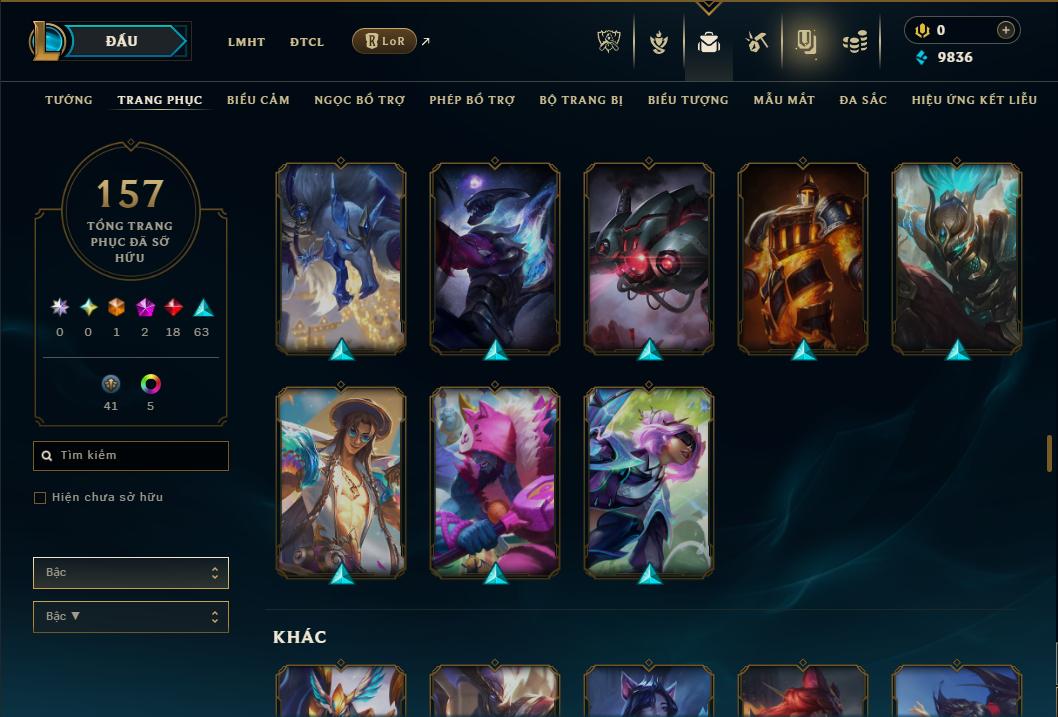The width and height of the screenshot is (1058, 717).
Task: Open the HIỆU ỨNG KẾT LIỄU tab
Action: [x=971, y=100]
